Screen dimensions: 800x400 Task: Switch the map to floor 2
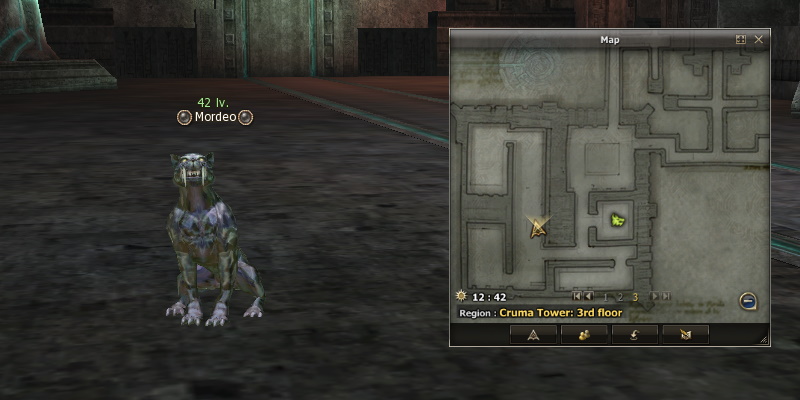620,297
